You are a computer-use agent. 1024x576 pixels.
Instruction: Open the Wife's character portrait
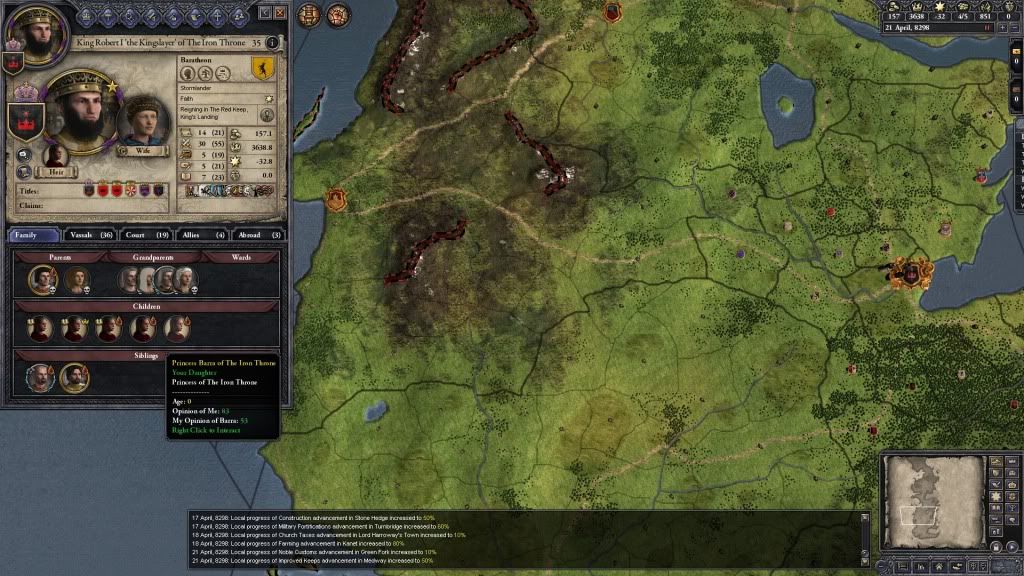tap(143, 120)
